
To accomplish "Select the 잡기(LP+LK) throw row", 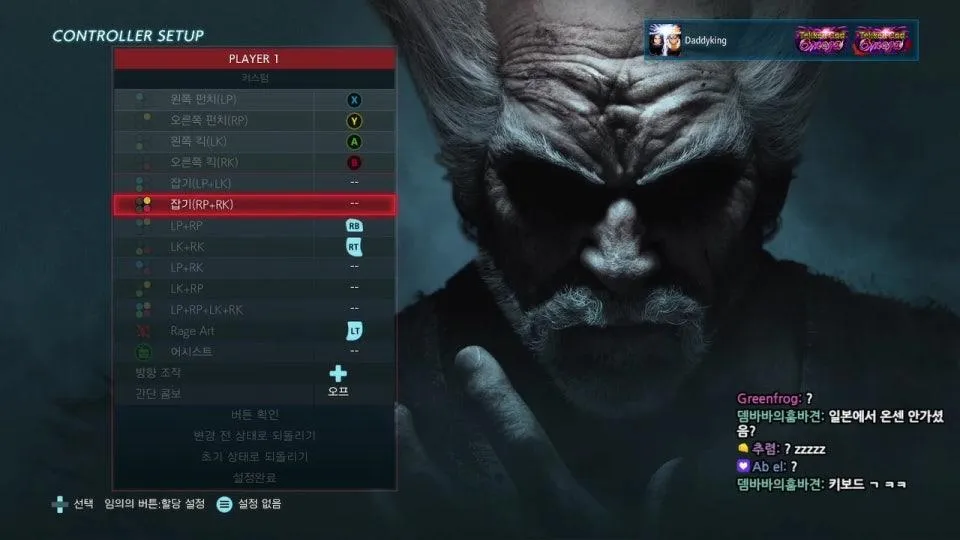I will pyautogui.click(x=254, y=183).
